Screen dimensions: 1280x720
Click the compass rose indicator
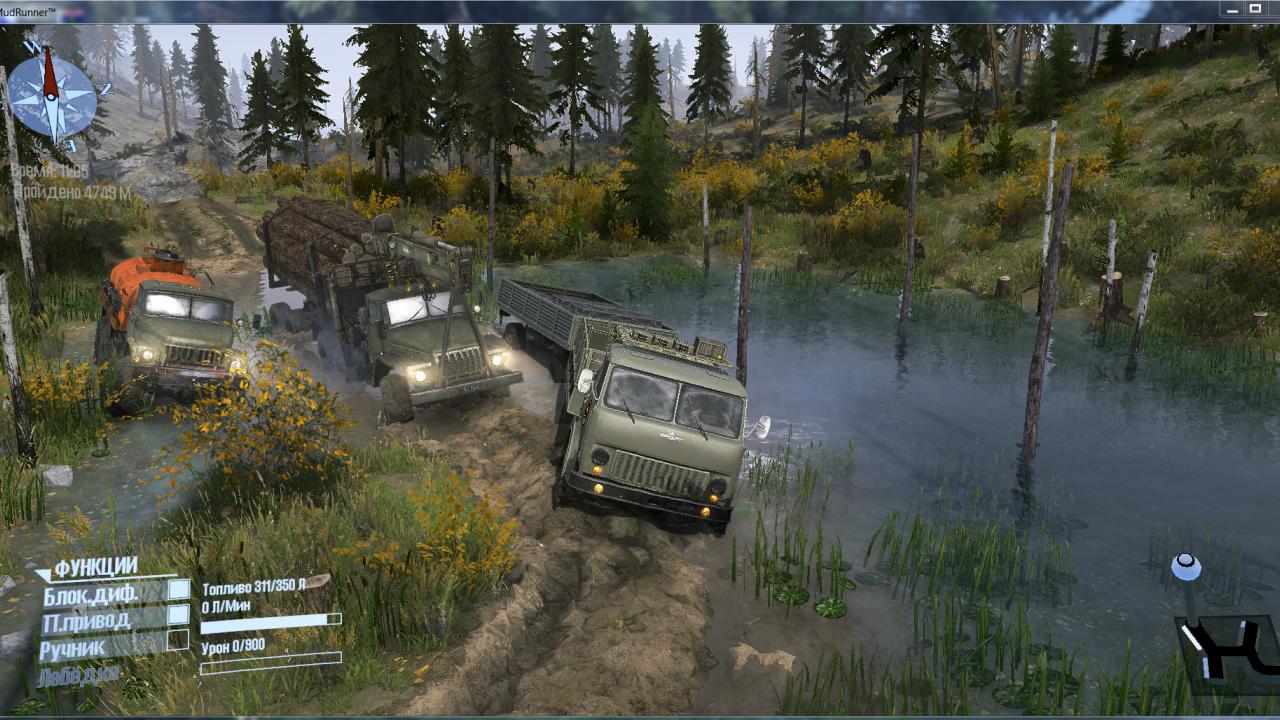[52, 96]
